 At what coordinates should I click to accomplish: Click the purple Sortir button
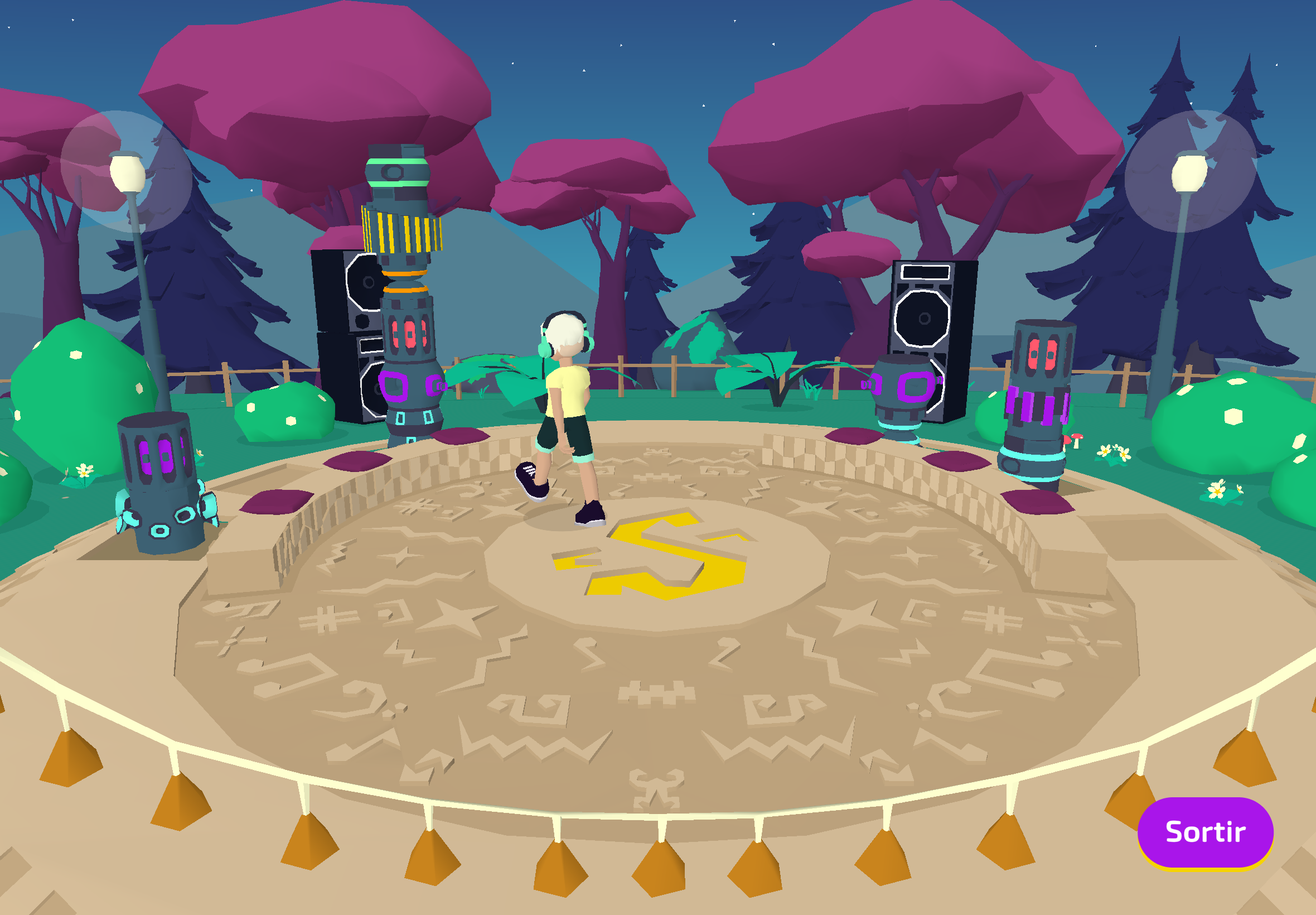[x=1205, y=832]
